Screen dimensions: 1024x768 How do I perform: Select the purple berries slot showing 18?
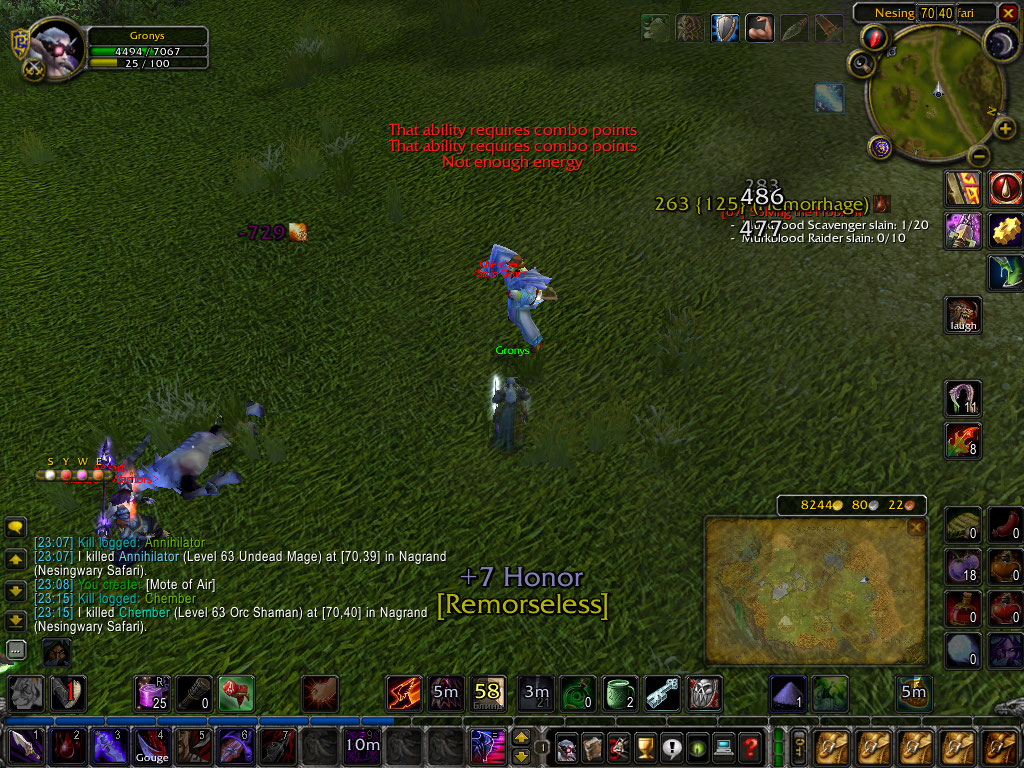[963, 567]
